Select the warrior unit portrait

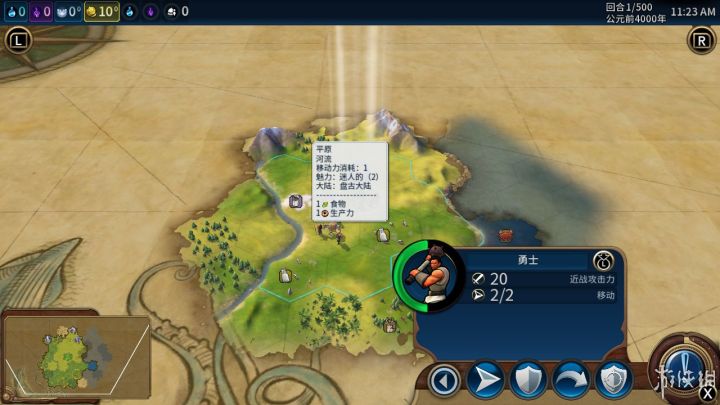point(429,274)
